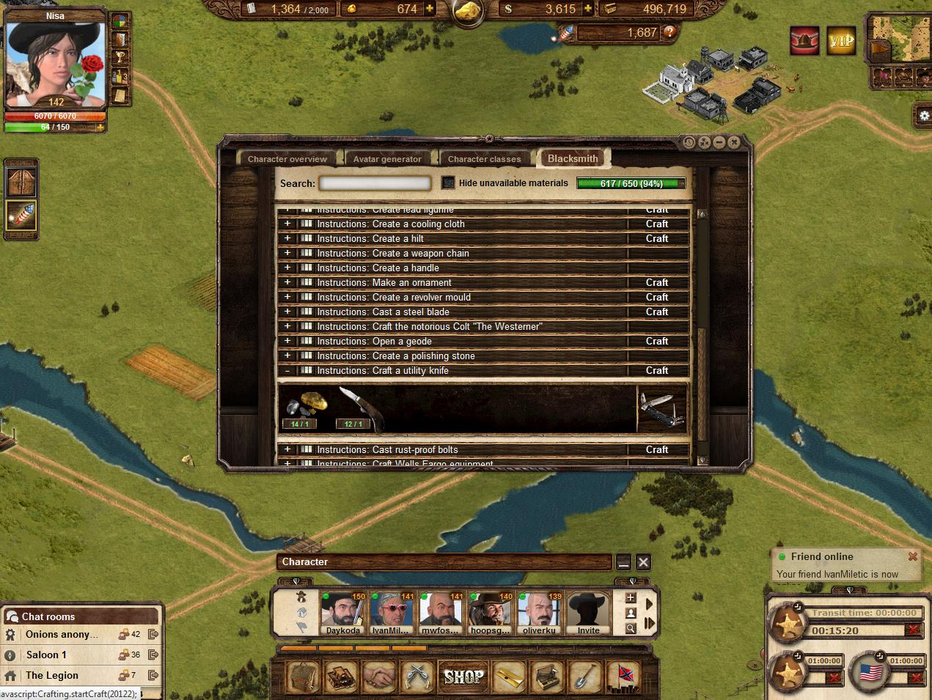
Task: Open the Avatar generator tab
Action: 387,159
